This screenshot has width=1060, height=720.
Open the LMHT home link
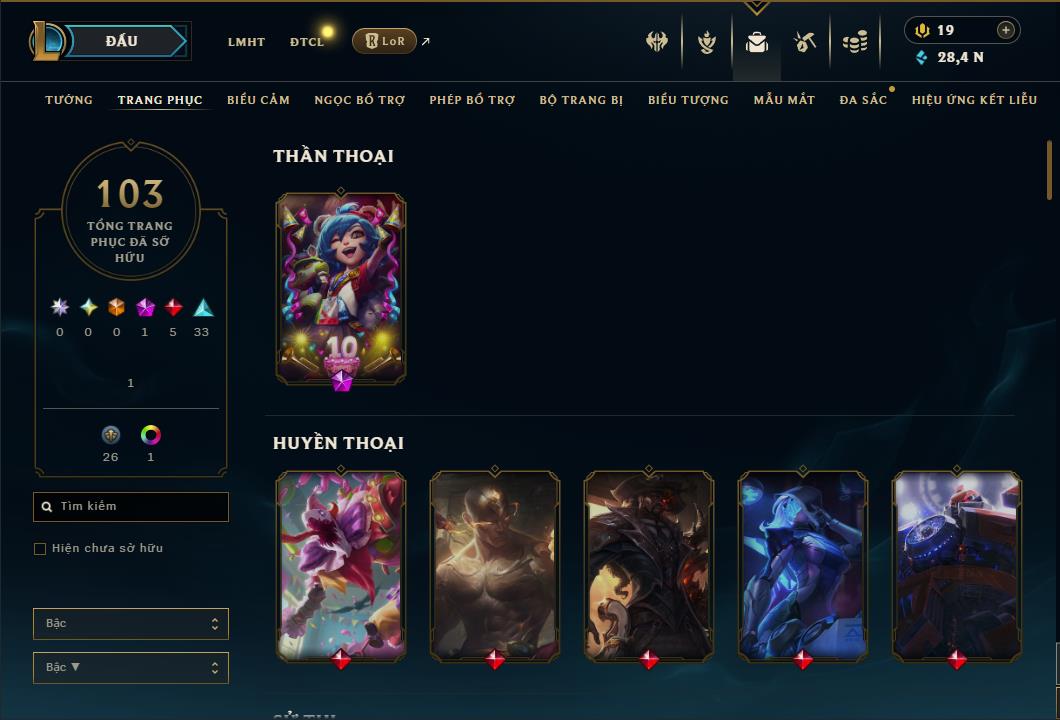tap(246, 42)
